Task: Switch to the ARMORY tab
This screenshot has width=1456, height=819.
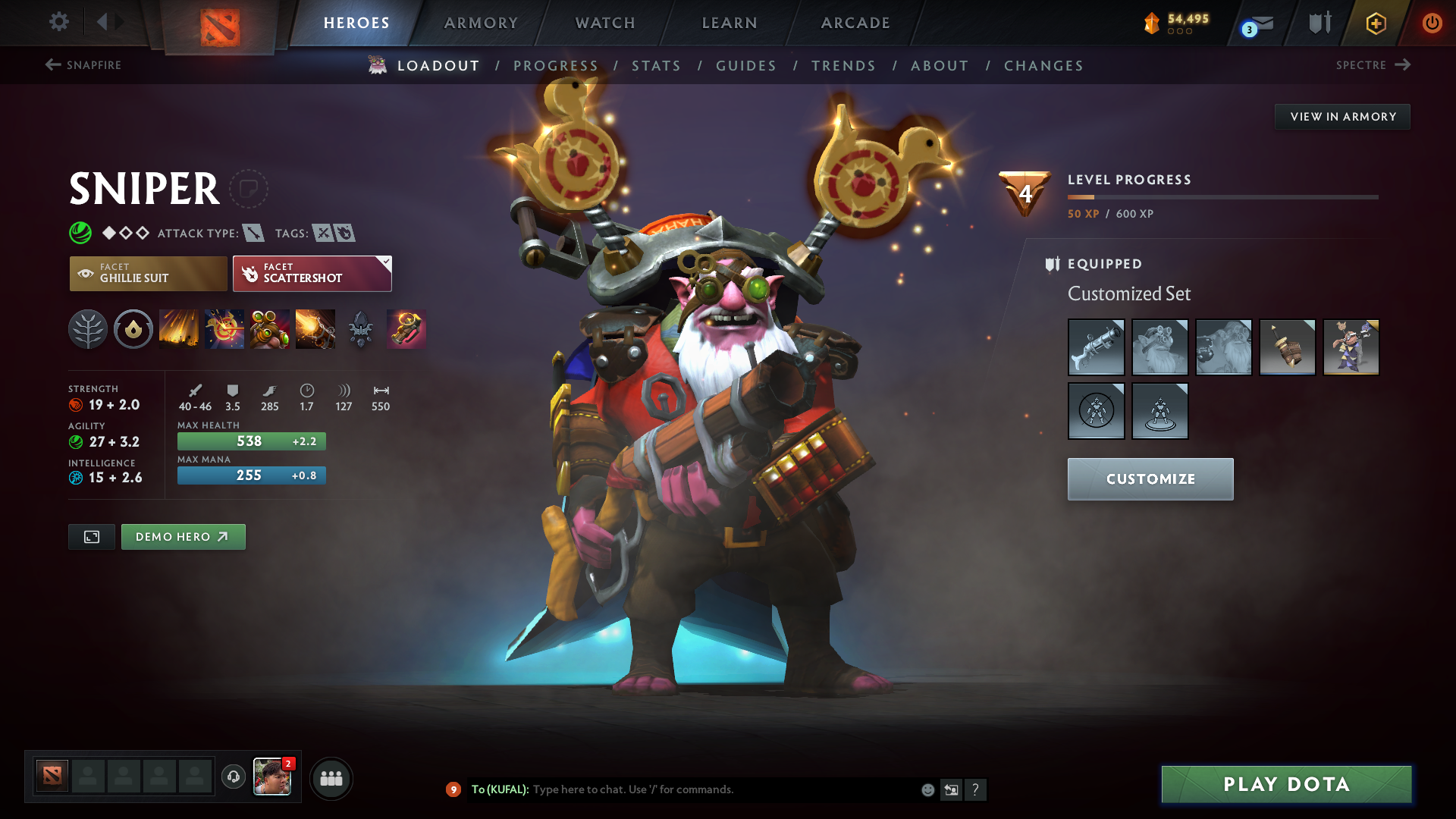Action: tap(481, 23)
